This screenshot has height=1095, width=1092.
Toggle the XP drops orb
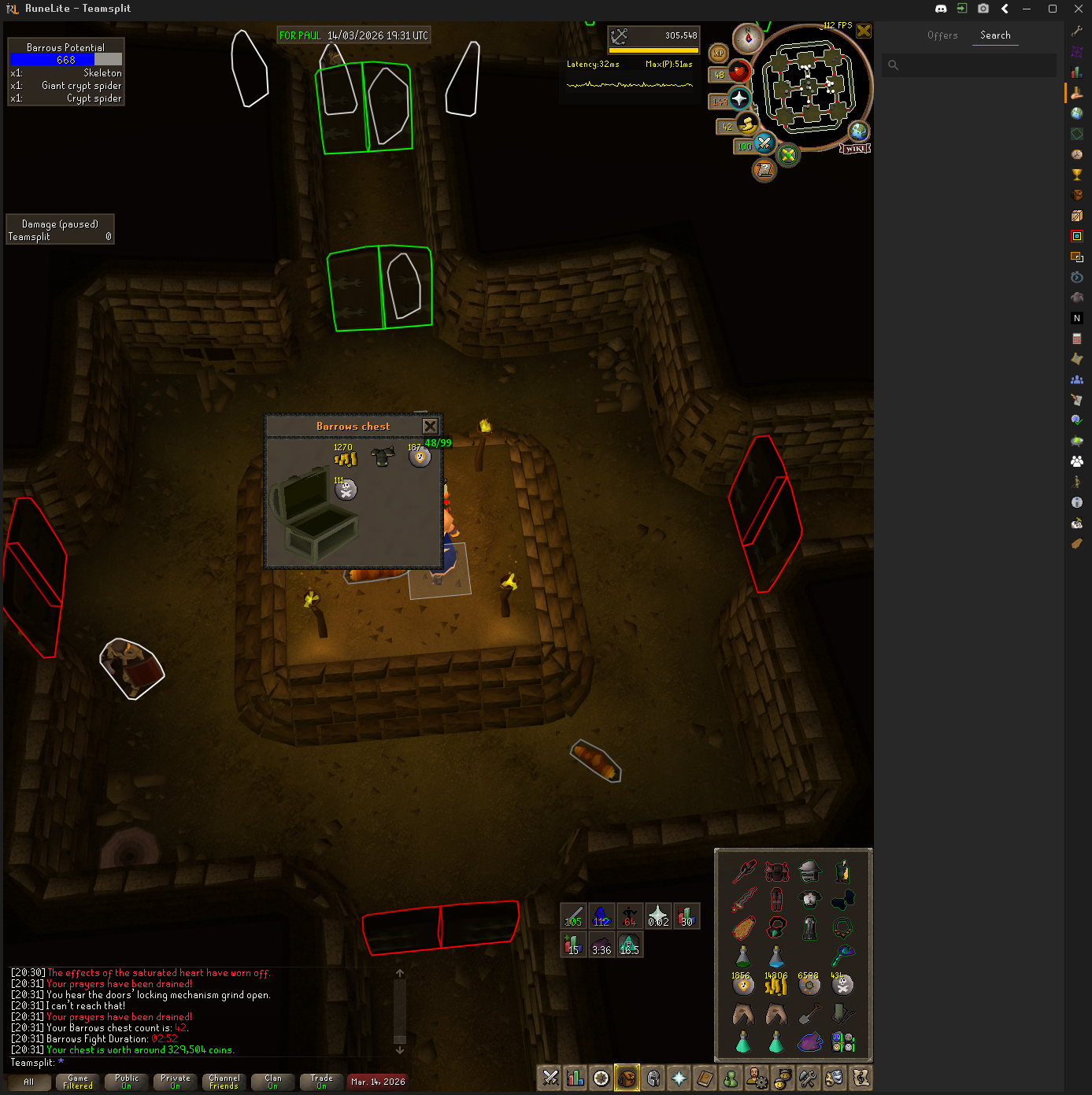click(718, 54)
